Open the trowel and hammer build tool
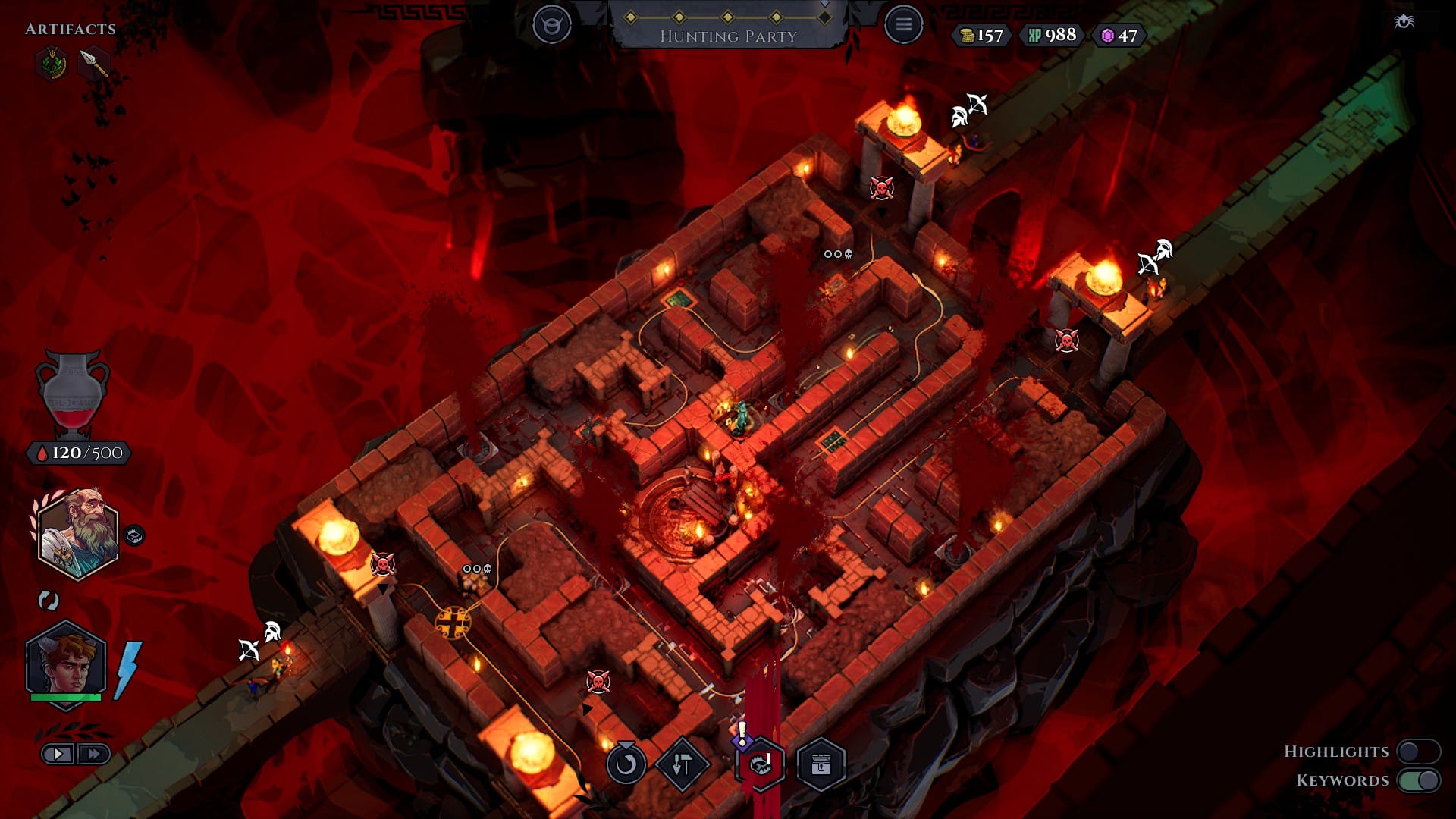Image resolution: width=1456 pixels, height=819 pixels. [682, 764]
